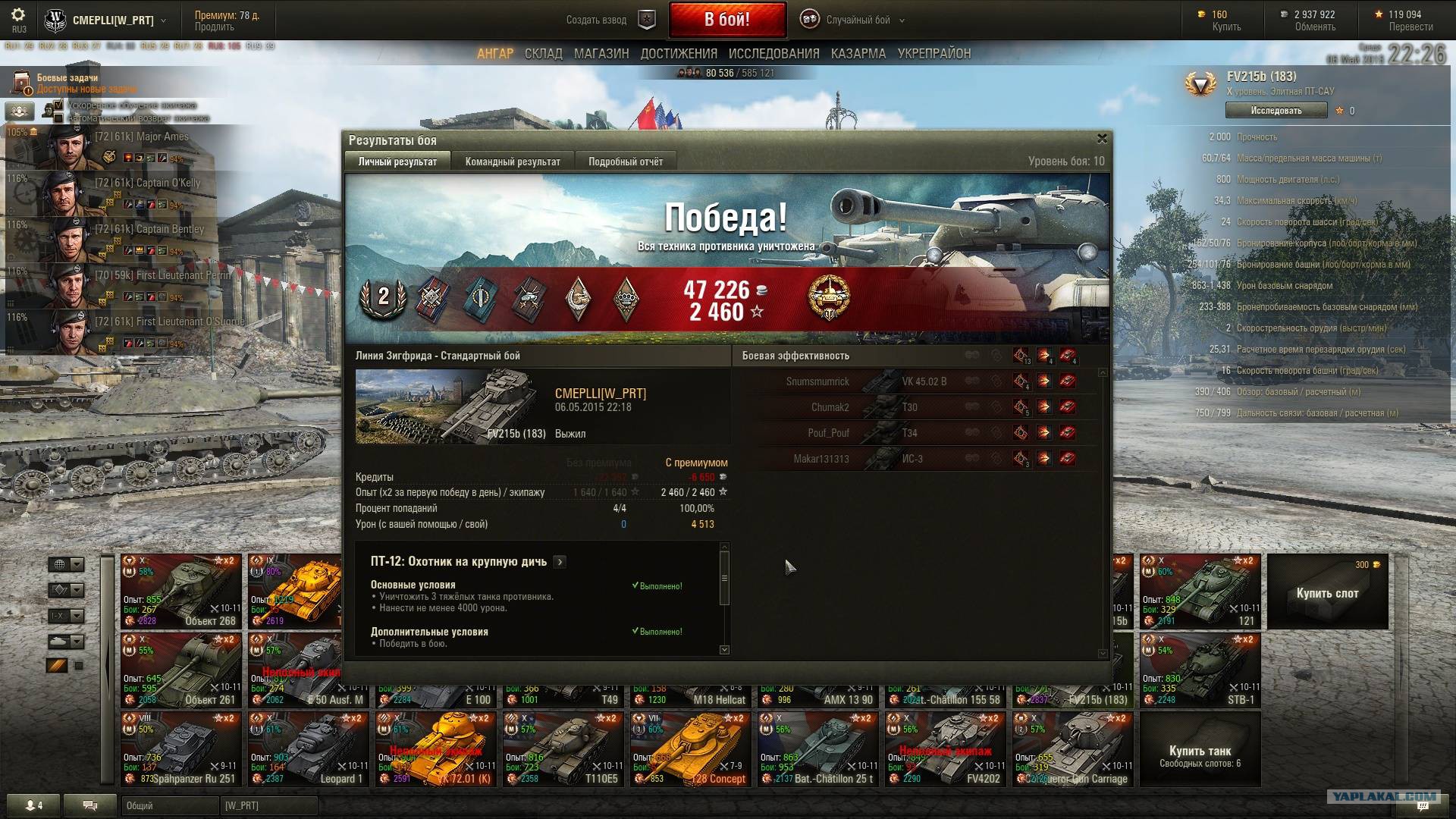
Task: Open the Подробный отчёт tab
Action: [625, 162]
